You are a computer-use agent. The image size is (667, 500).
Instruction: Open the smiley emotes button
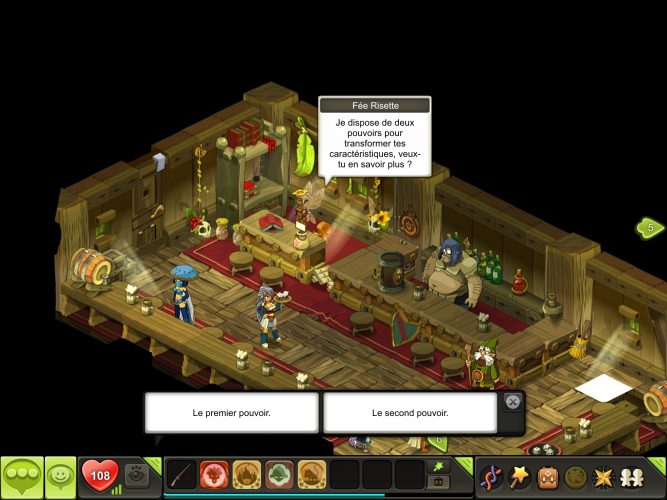pyautogui.click(x=60, y=475)
